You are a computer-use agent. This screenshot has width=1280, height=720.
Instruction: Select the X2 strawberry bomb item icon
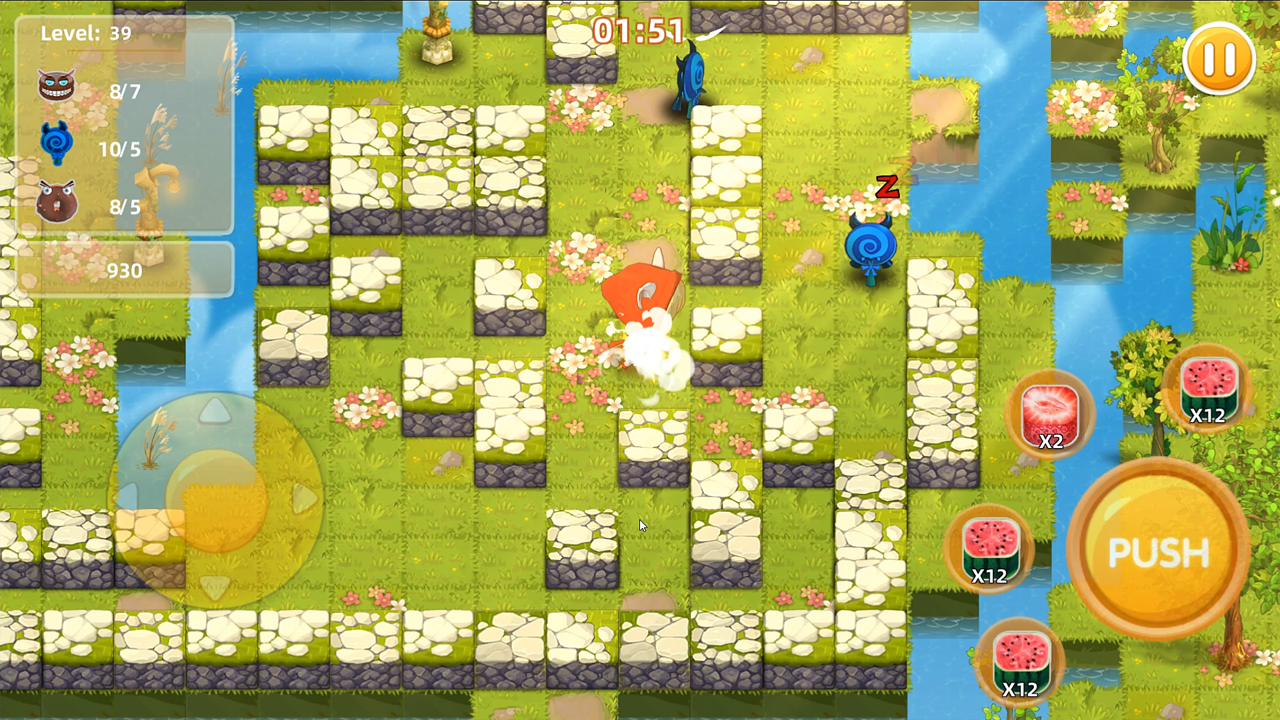click(1049, 413)
